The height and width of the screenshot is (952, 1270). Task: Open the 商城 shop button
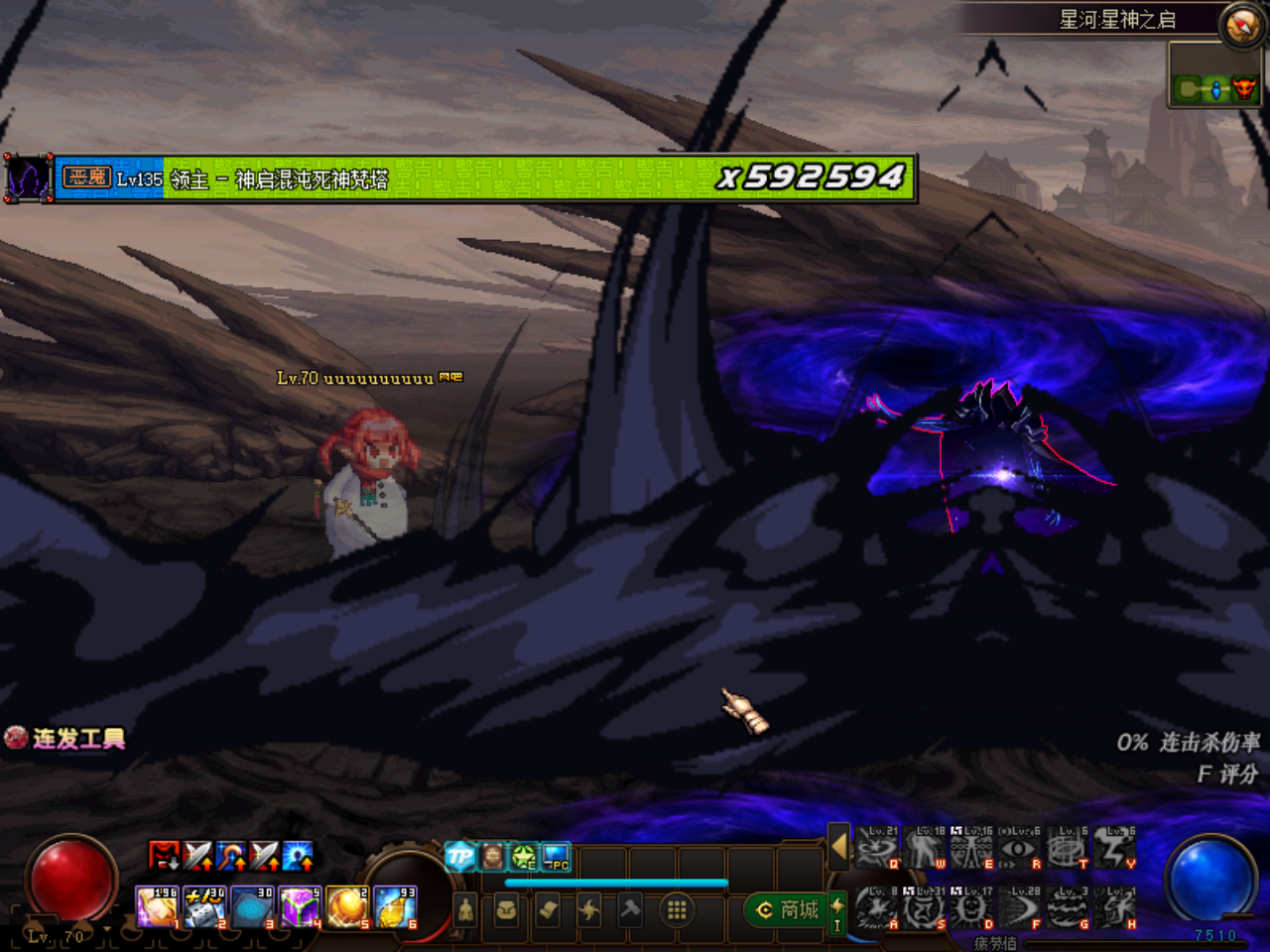(x=789, y=910)
